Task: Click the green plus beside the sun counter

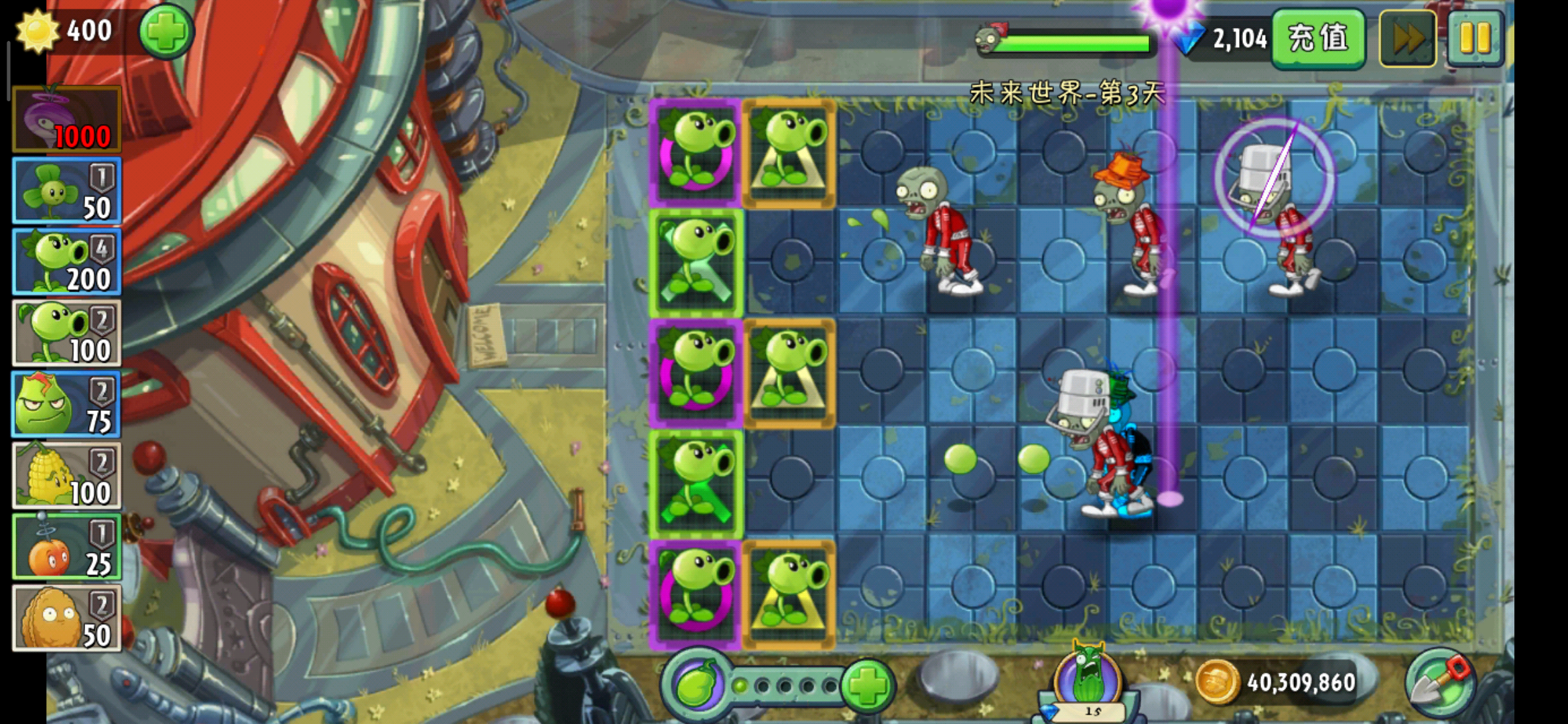Action: tap(166, 32)
